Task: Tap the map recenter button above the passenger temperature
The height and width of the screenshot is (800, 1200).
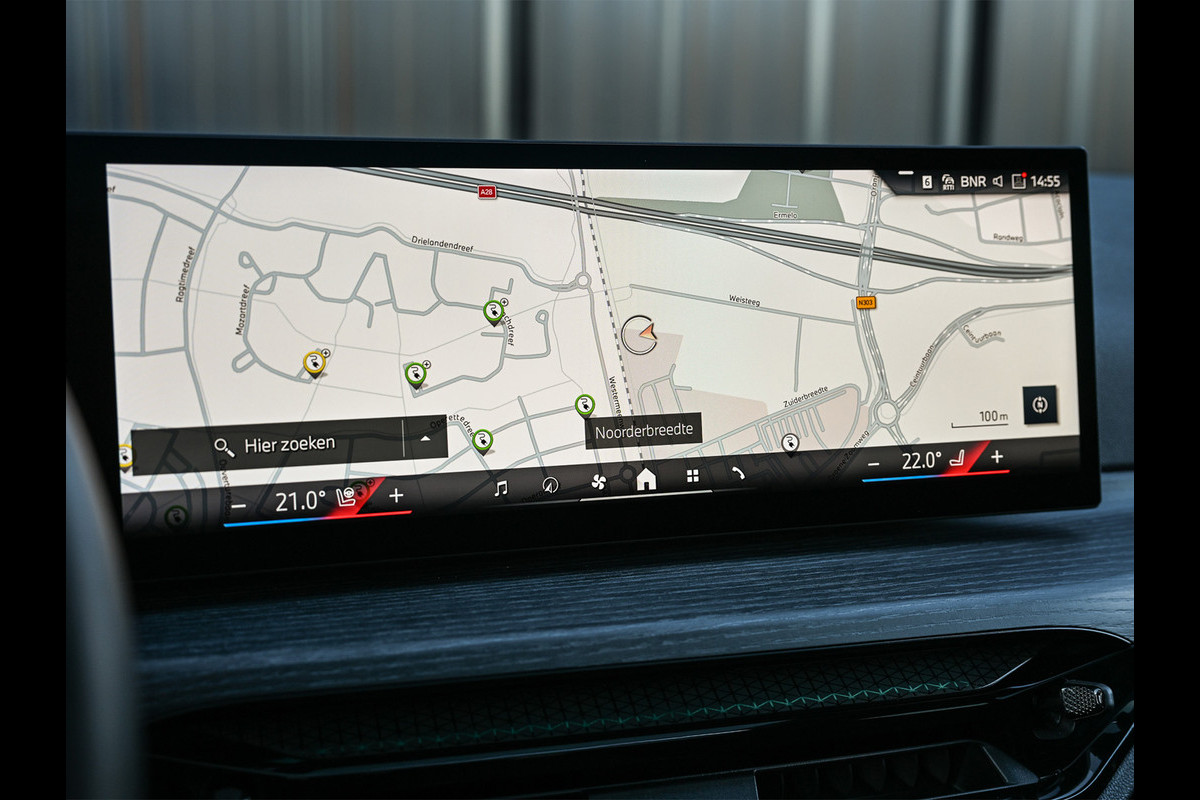Action: click(x=1039, y=404)
